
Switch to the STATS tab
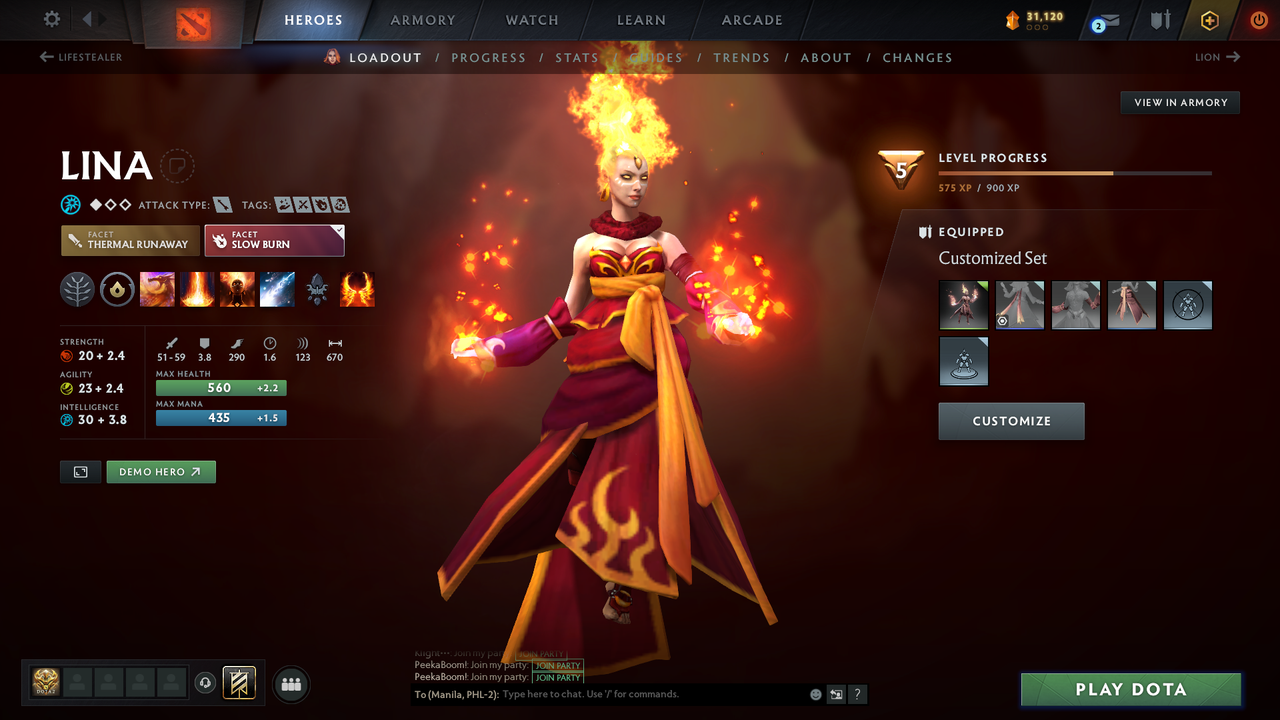coord(577,57)
